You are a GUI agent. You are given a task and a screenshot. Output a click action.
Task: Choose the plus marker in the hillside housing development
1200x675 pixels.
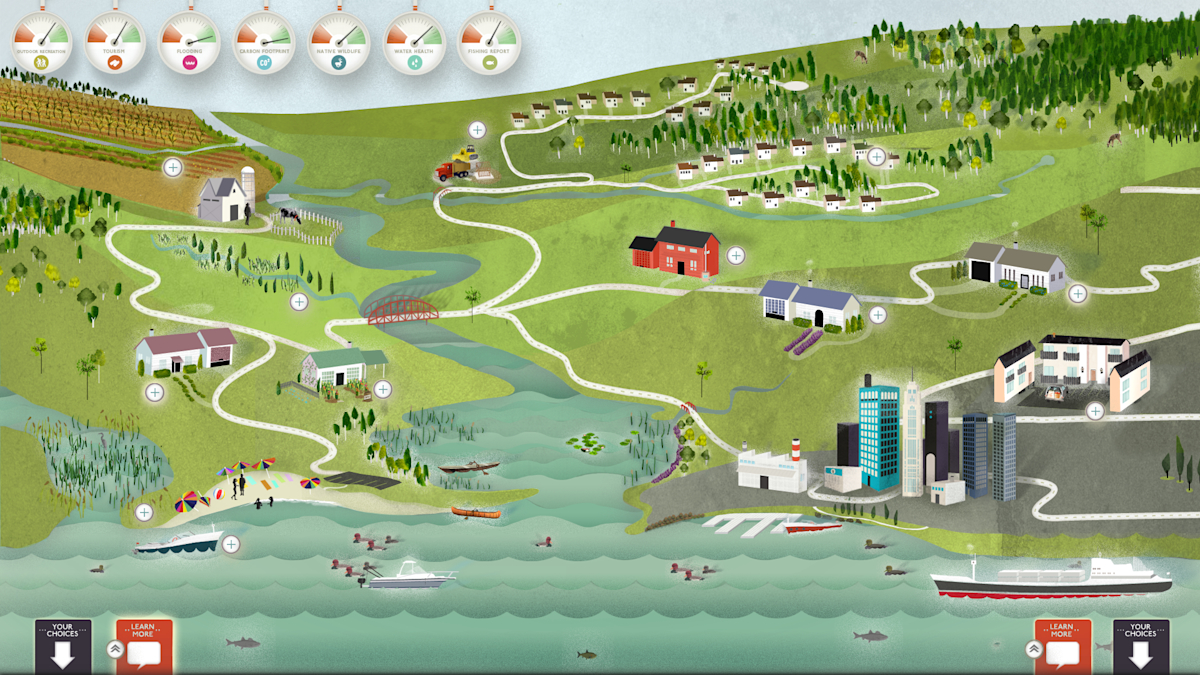click(x=876, y=156)
